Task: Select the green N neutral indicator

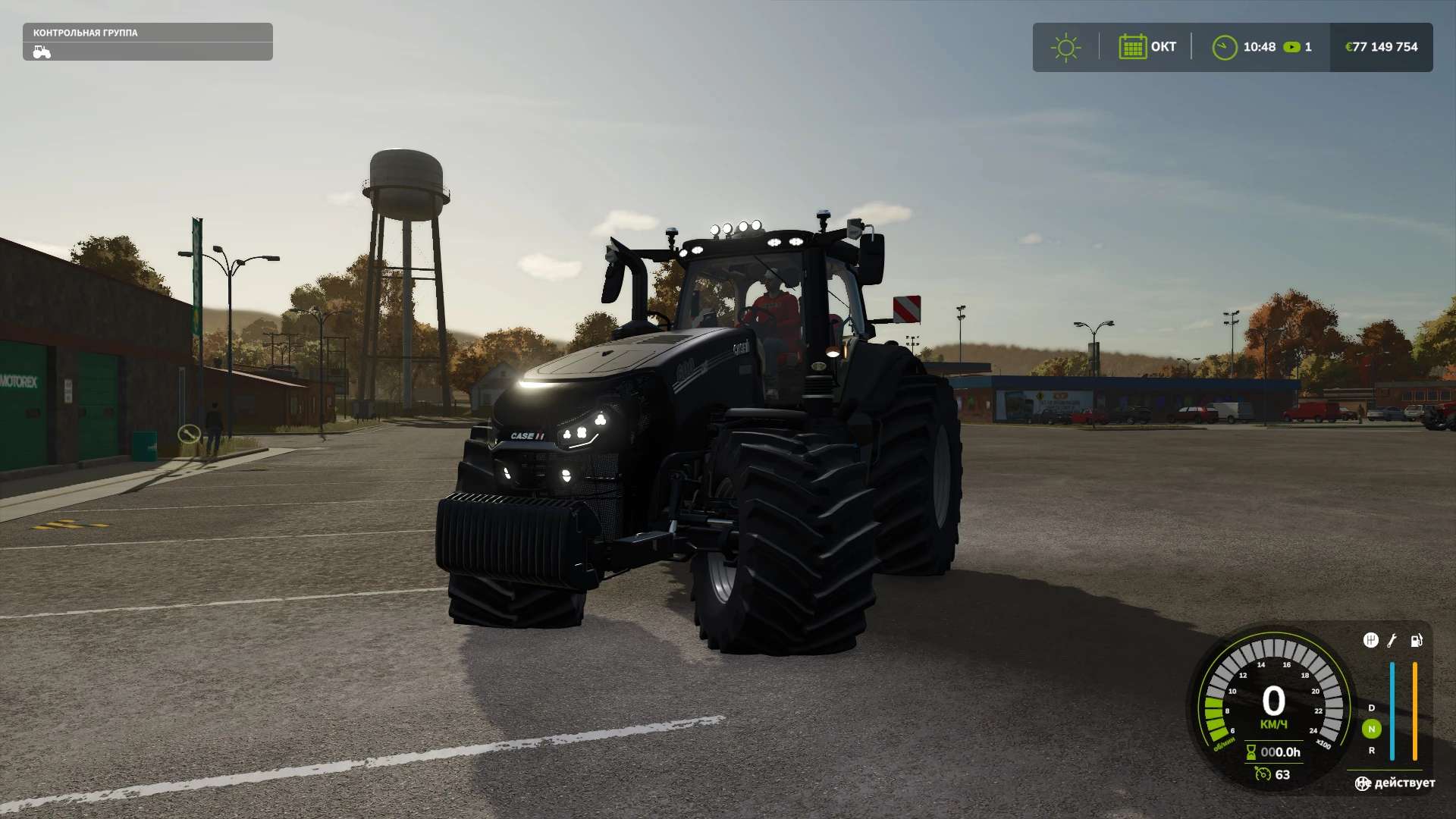Action: [1371, 729]
